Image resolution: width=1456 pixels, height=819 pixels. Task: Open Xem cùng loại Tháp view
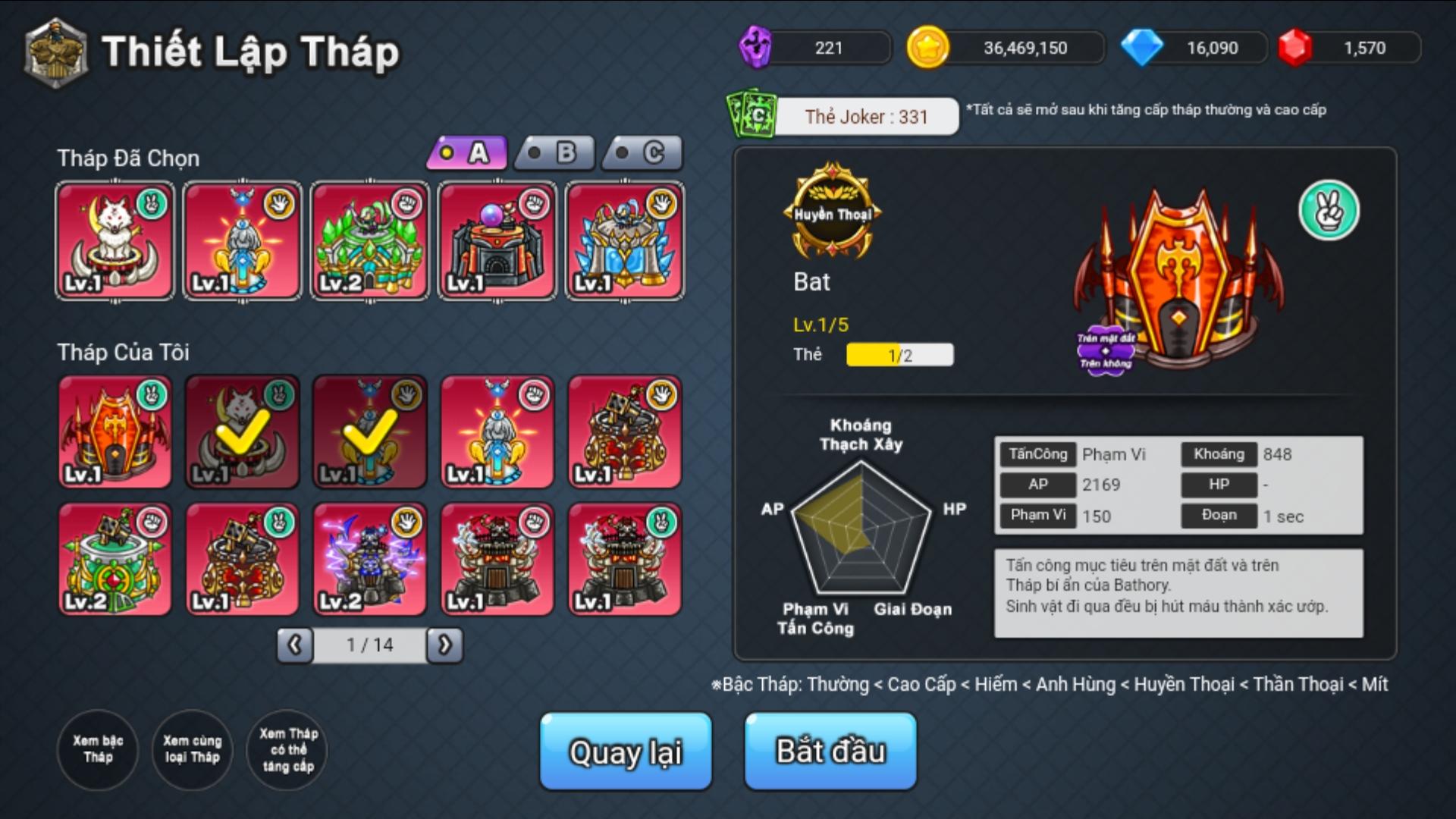(192, 749)
